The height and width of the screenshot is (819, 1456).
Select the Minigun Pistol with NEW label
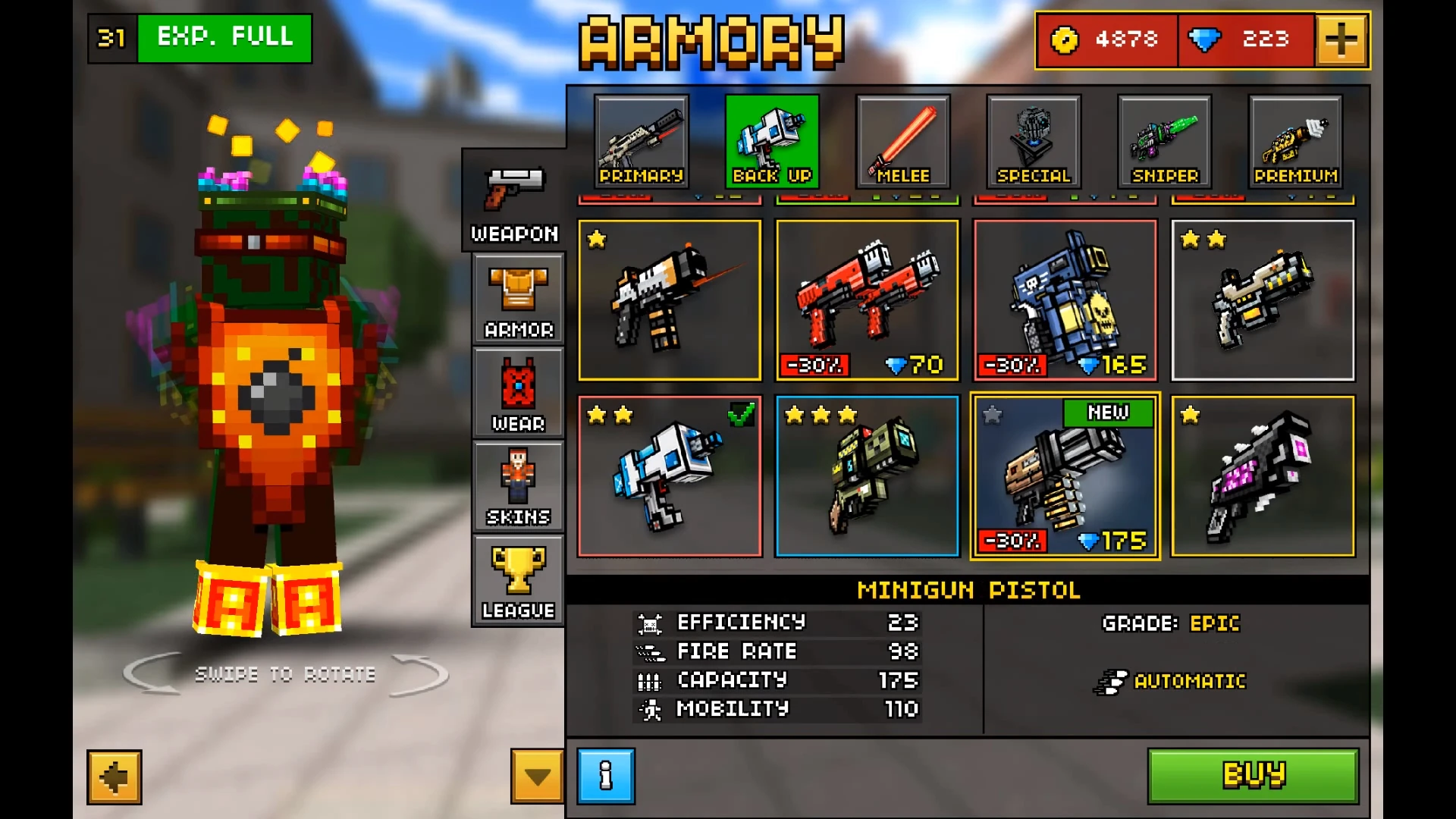point(1065,476)
